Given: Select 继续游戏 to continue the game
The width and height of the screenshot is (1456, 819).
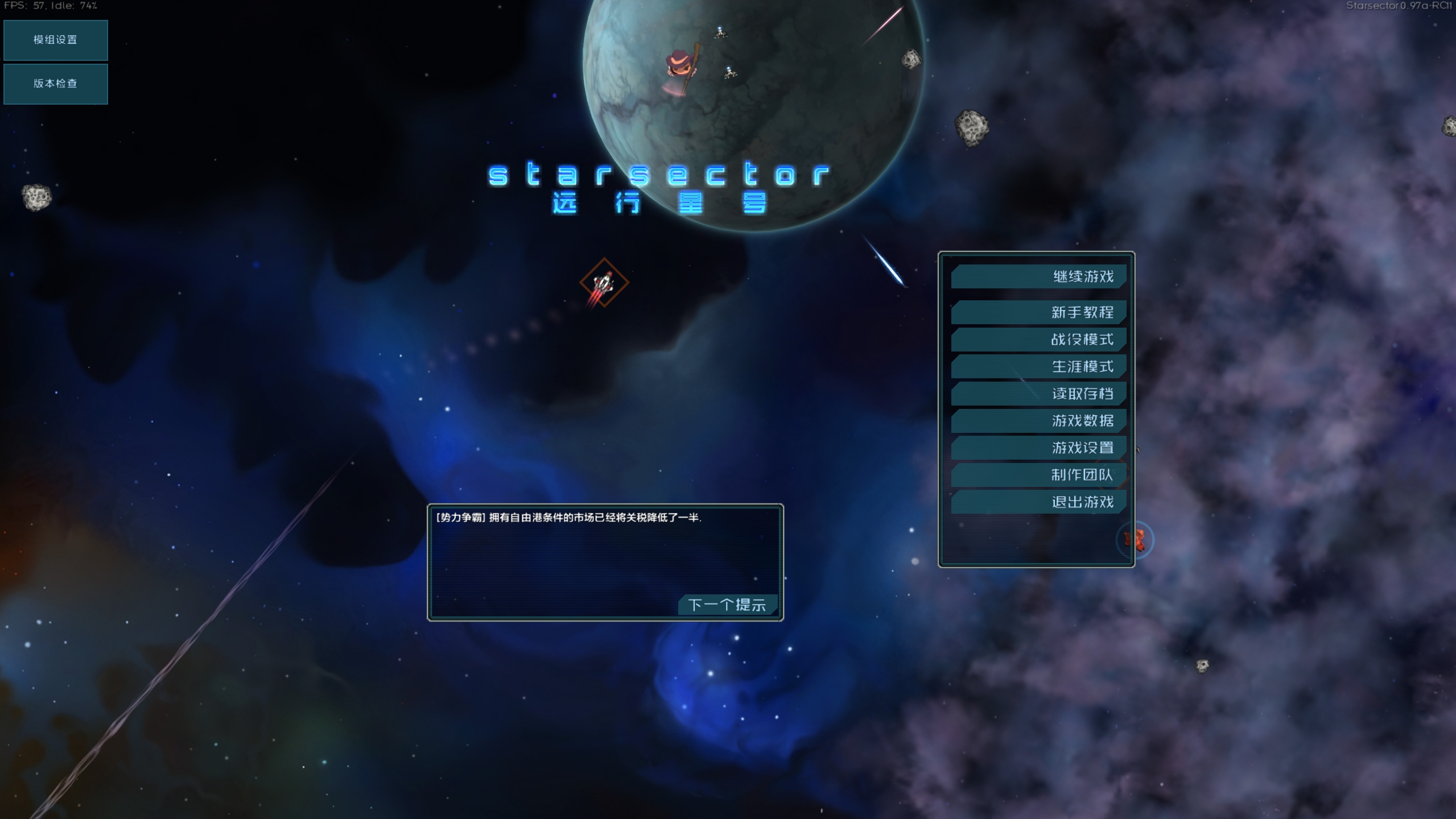Looking at the screenshot, I should [x=1038, y=276].
